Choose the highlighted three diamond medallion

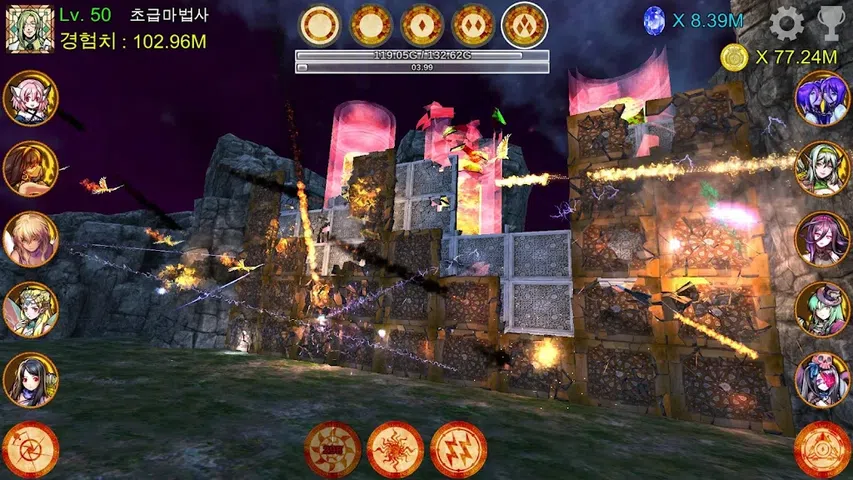(525, 26)
